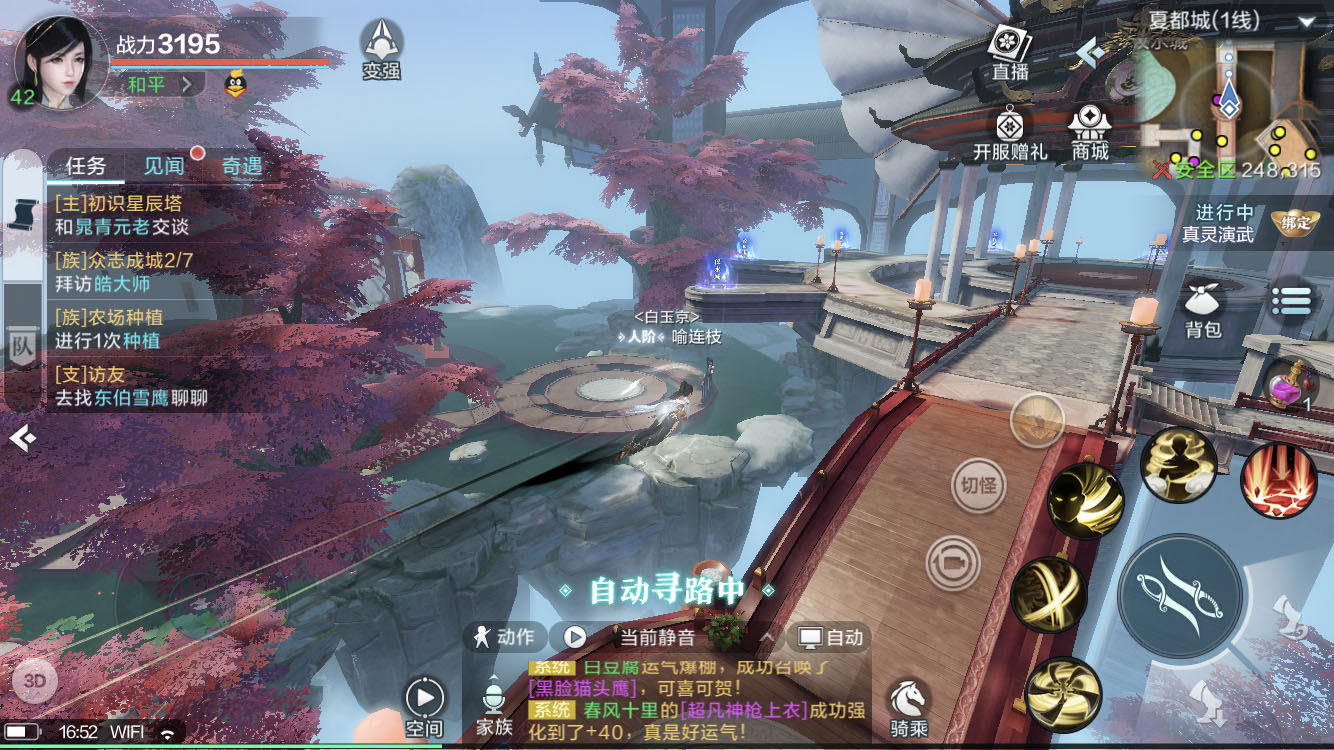1334x750 pixels.
Task: Switch to the 见闻 tab
Action: [164, 166]
